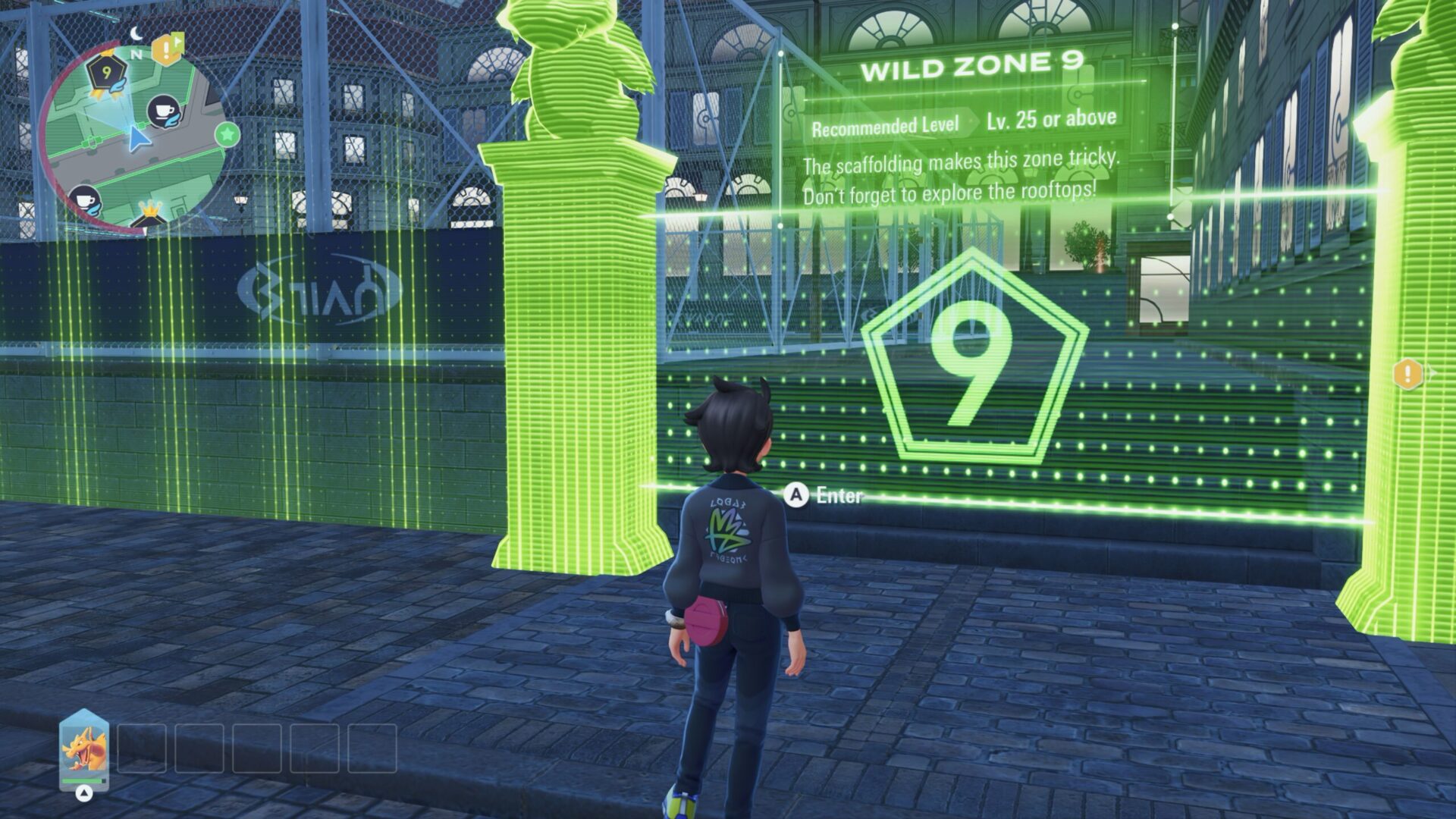
Task: Click the orange exclamation indicator beside the zone gate
Action: [x=1407, y=373]
